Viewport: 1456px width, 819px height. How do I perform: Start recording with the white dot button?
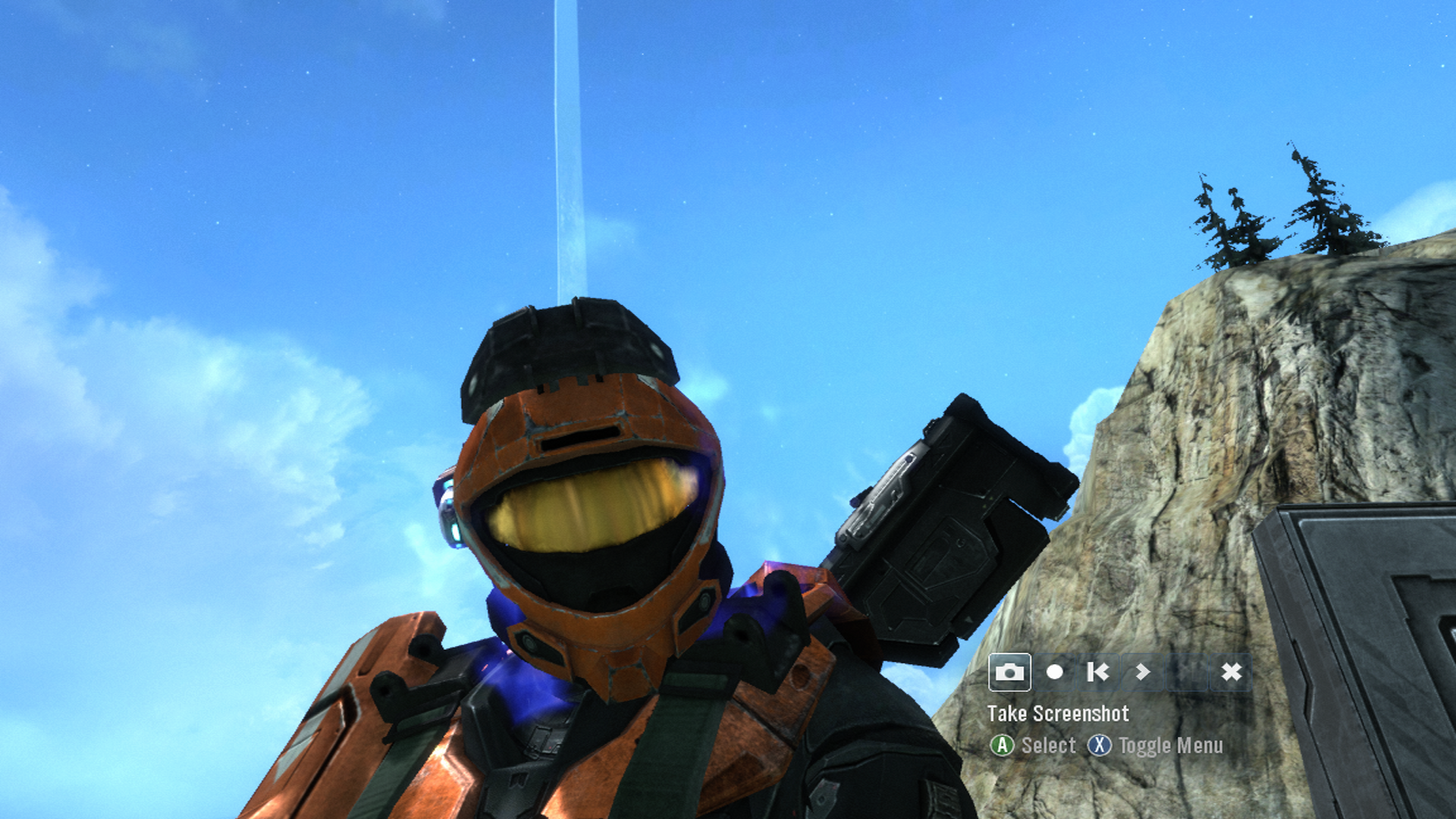click(x=1054, y=672)
